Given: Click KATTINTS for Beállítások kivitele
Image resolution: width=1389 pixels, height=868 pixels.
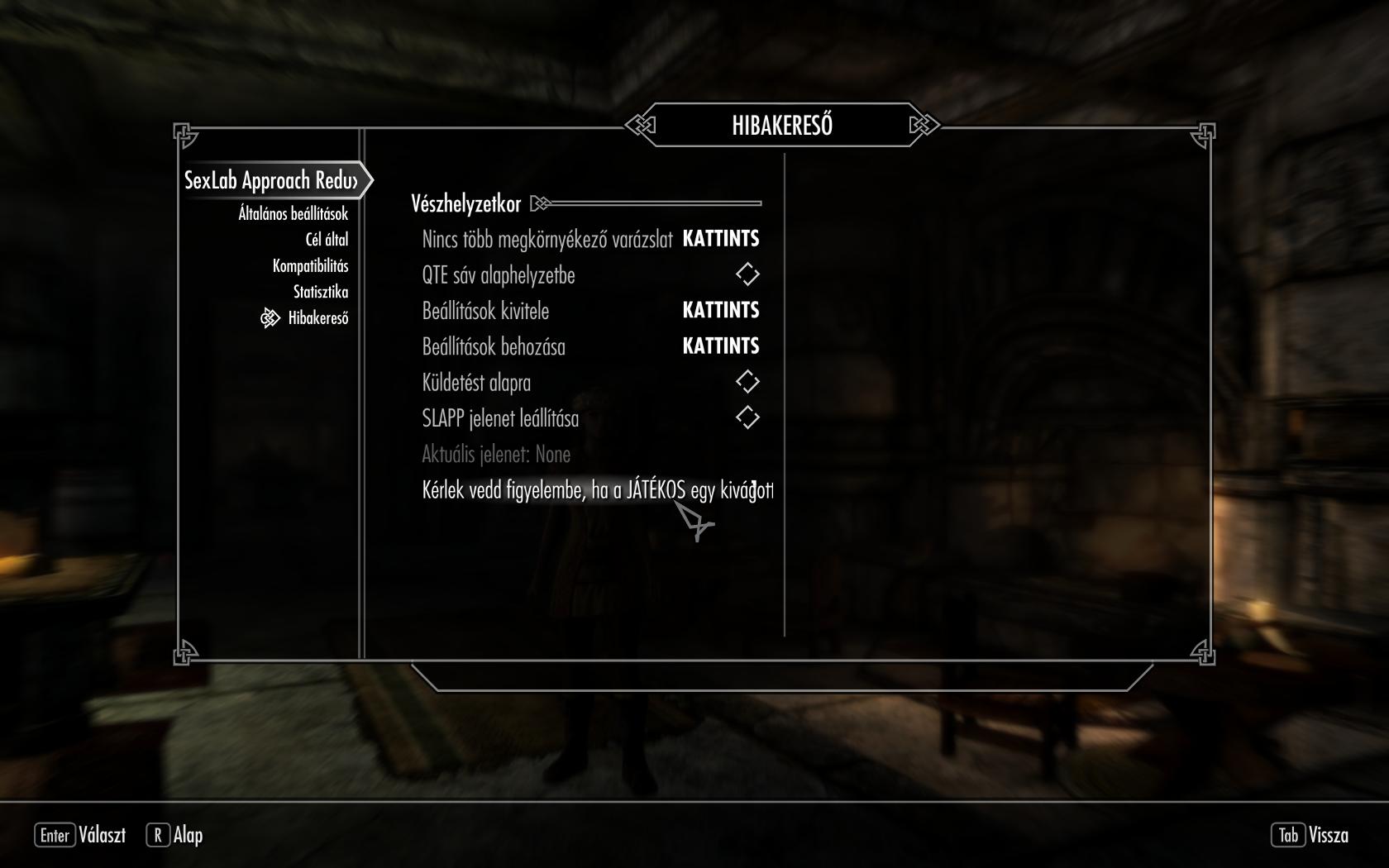Looking at the screenshot, I should click(x=721, y=311).
